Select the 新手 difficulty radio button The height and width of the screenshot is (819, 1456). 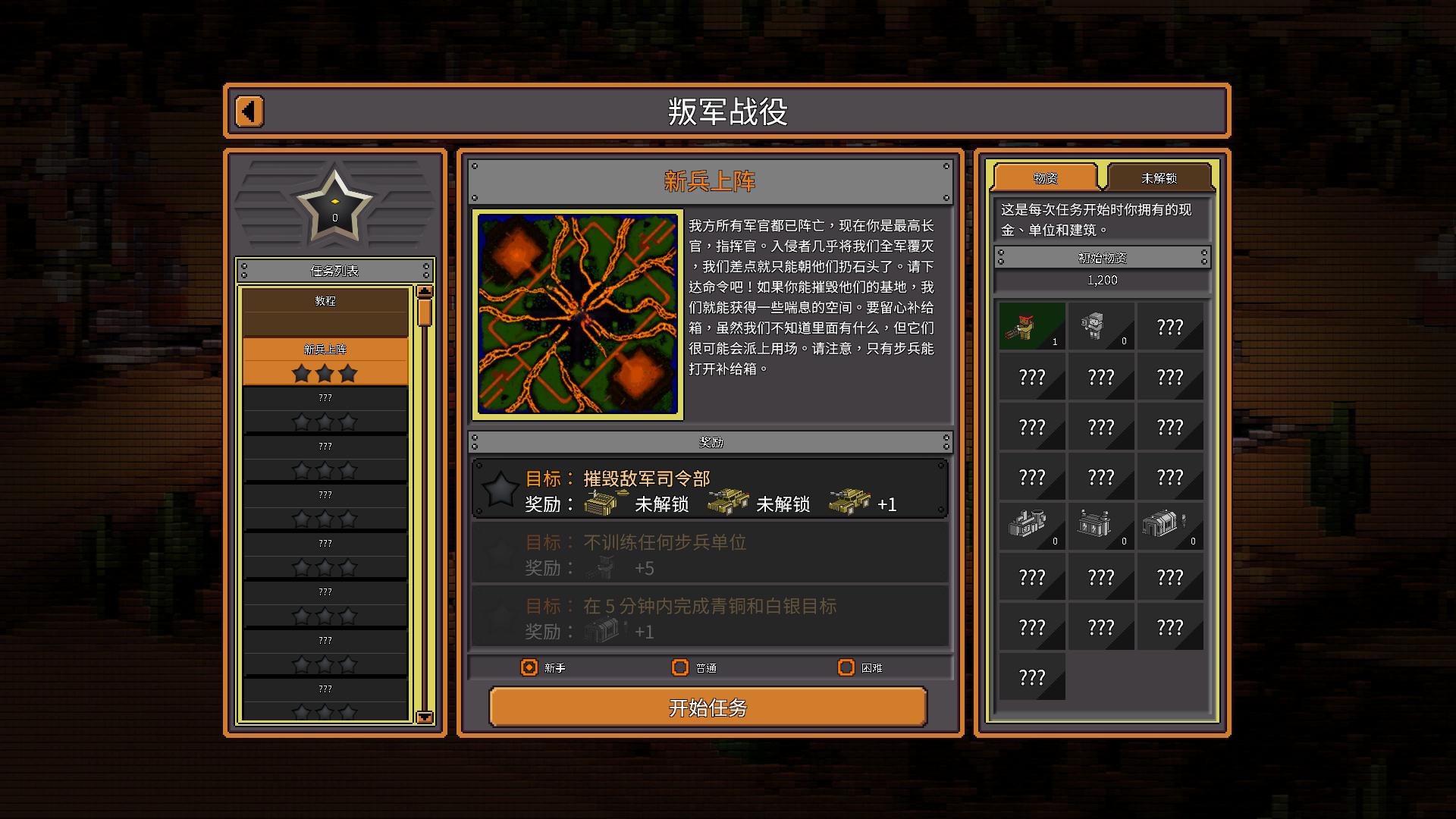tap(529, 668)
